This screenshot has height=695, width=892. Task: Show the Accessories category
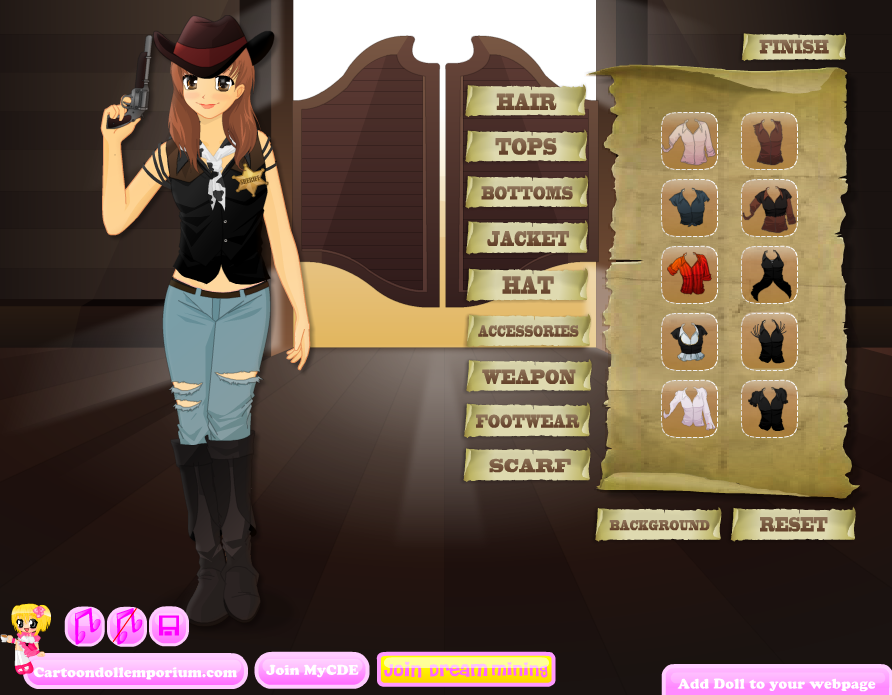(x=528, y=331)
